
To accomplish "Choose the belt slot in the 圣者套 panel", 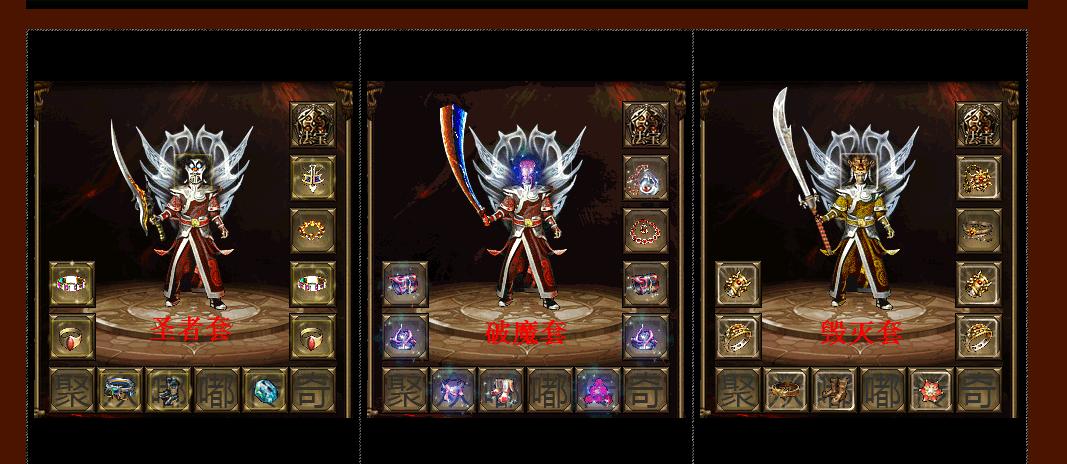I will point(120,390).
